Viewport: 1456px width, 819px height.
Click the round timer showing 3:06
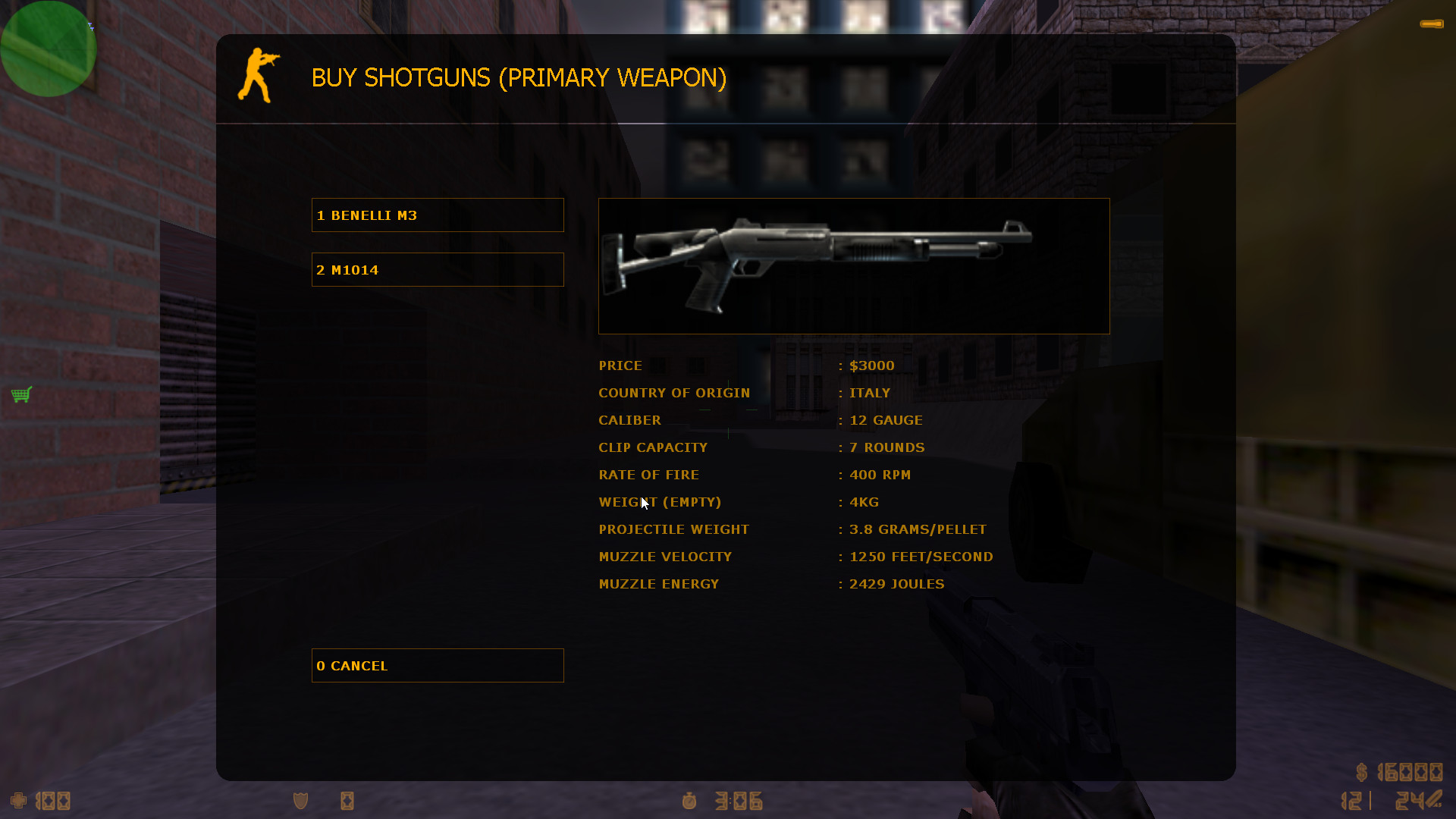point(737,800)
